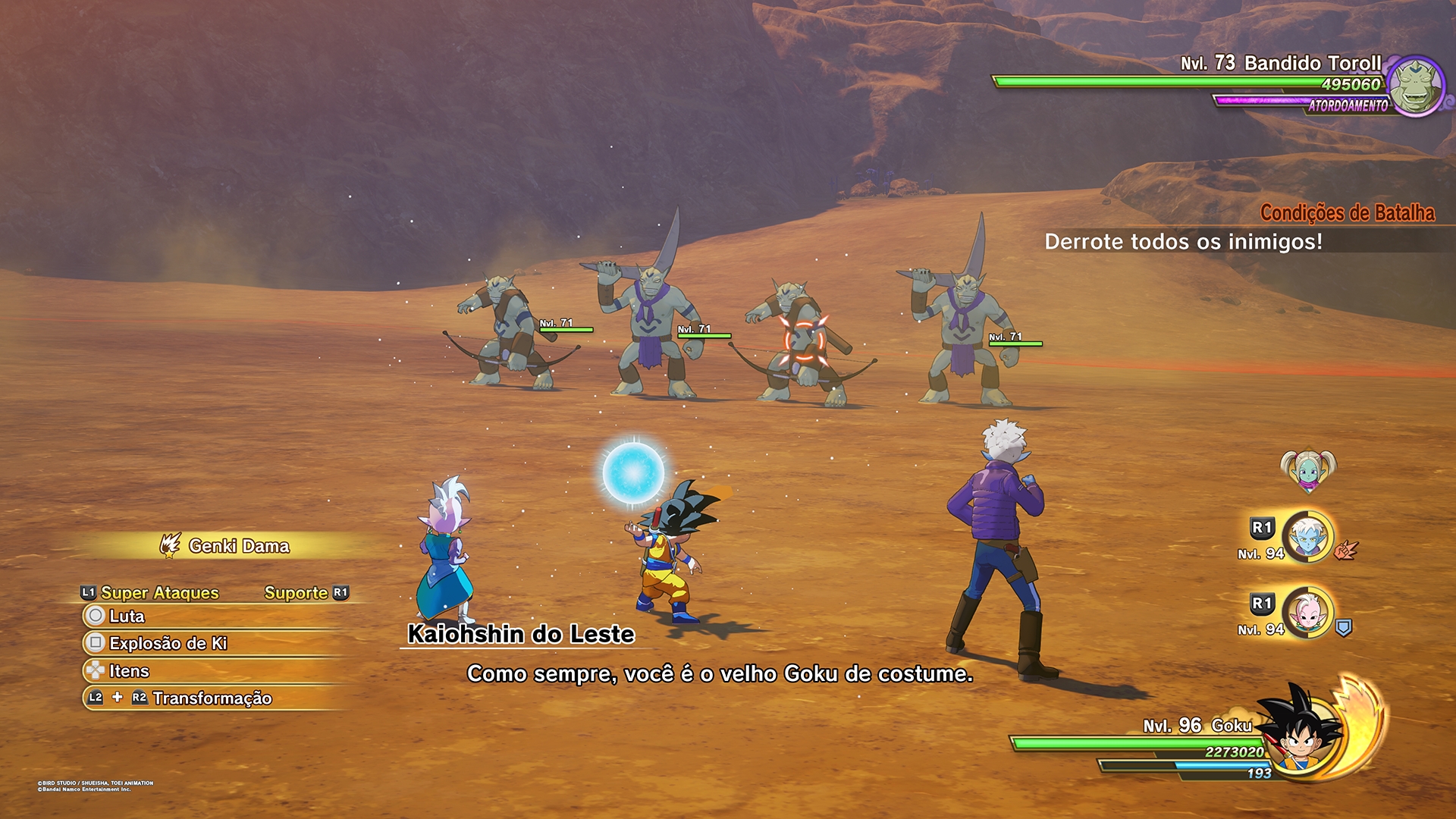Activate the Genki Dama attack banner
1456x819 pixels.
(x=238, y=546)
